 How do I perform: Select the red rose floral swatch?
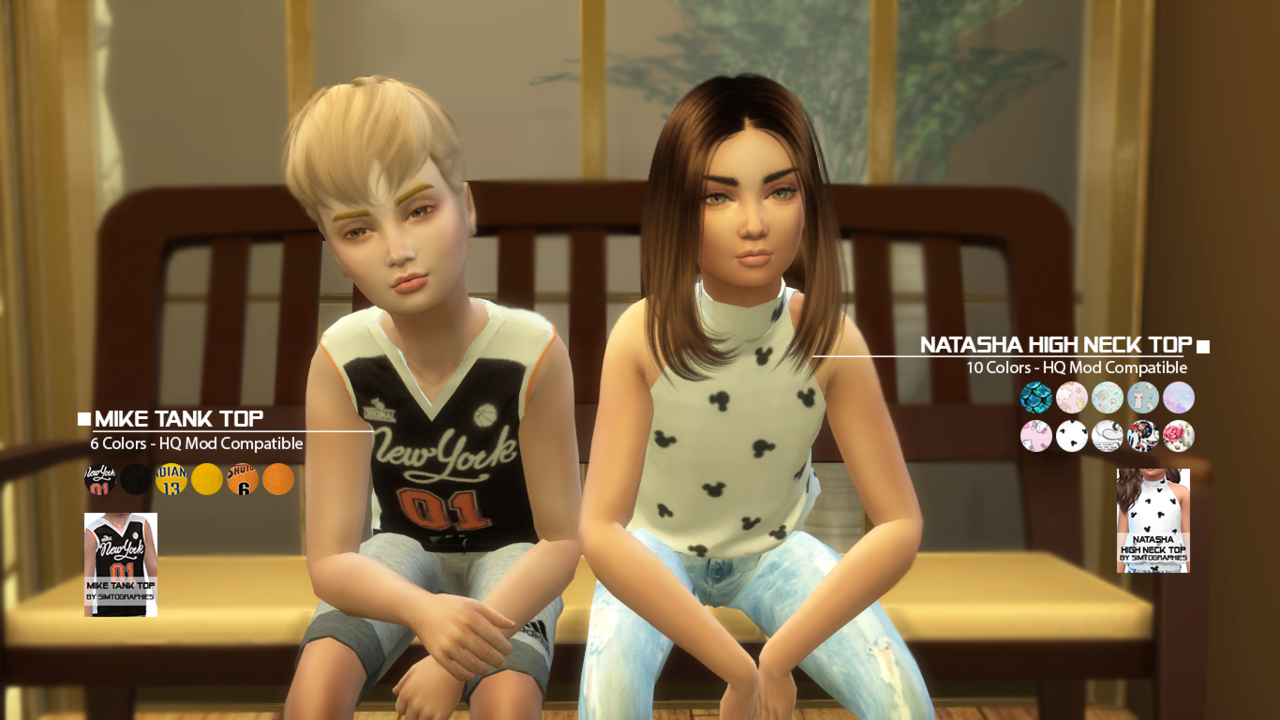(x=1179, y=436)
